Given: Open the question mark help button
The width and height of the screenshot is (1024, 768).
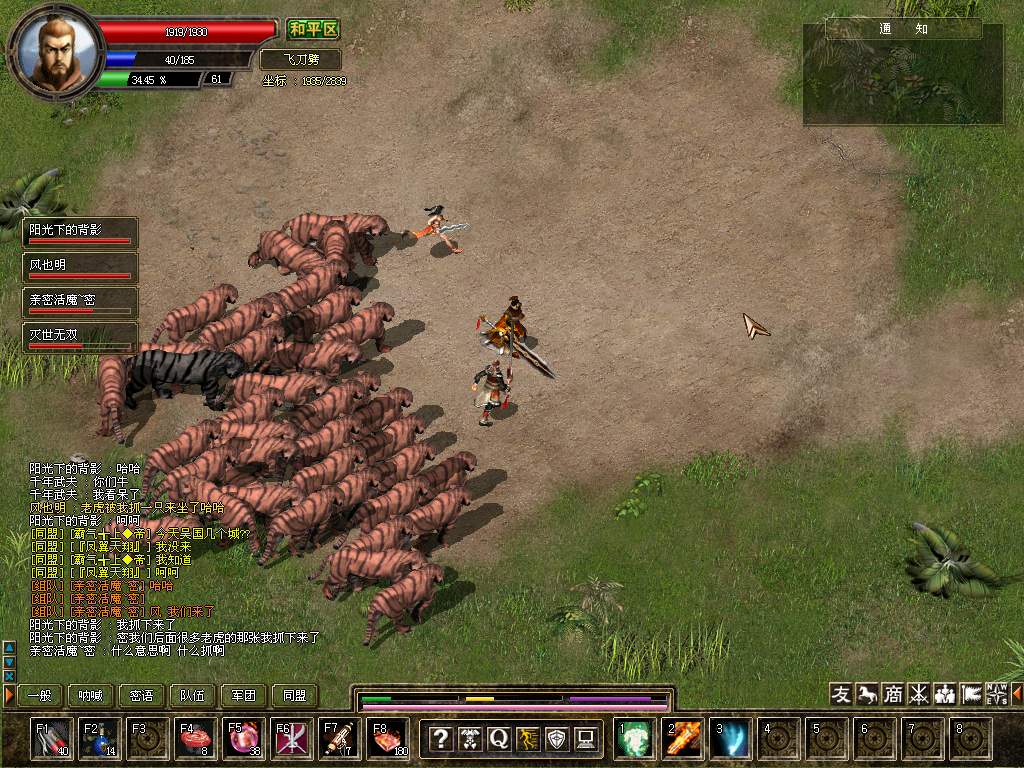Looking at the screenshot, I should (x=440, y=739).
